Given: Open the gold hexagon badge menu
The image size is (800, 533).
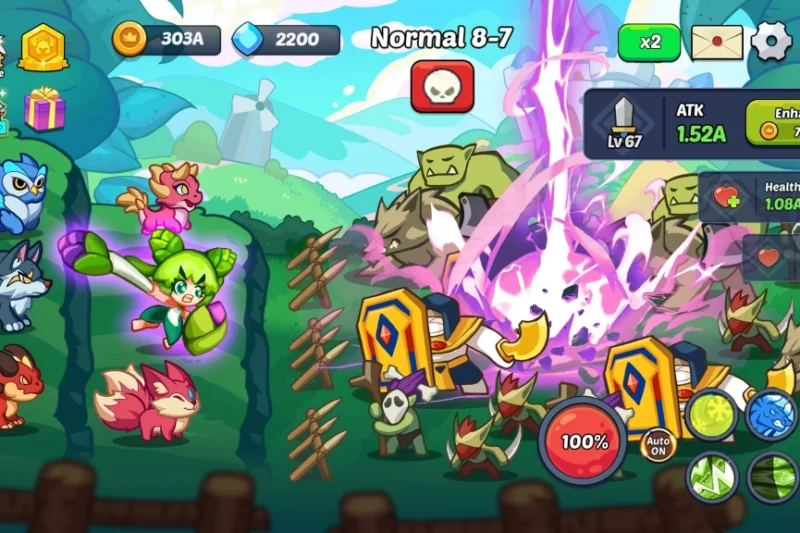Looking at the screenshot, I should [x=43, y=46].
